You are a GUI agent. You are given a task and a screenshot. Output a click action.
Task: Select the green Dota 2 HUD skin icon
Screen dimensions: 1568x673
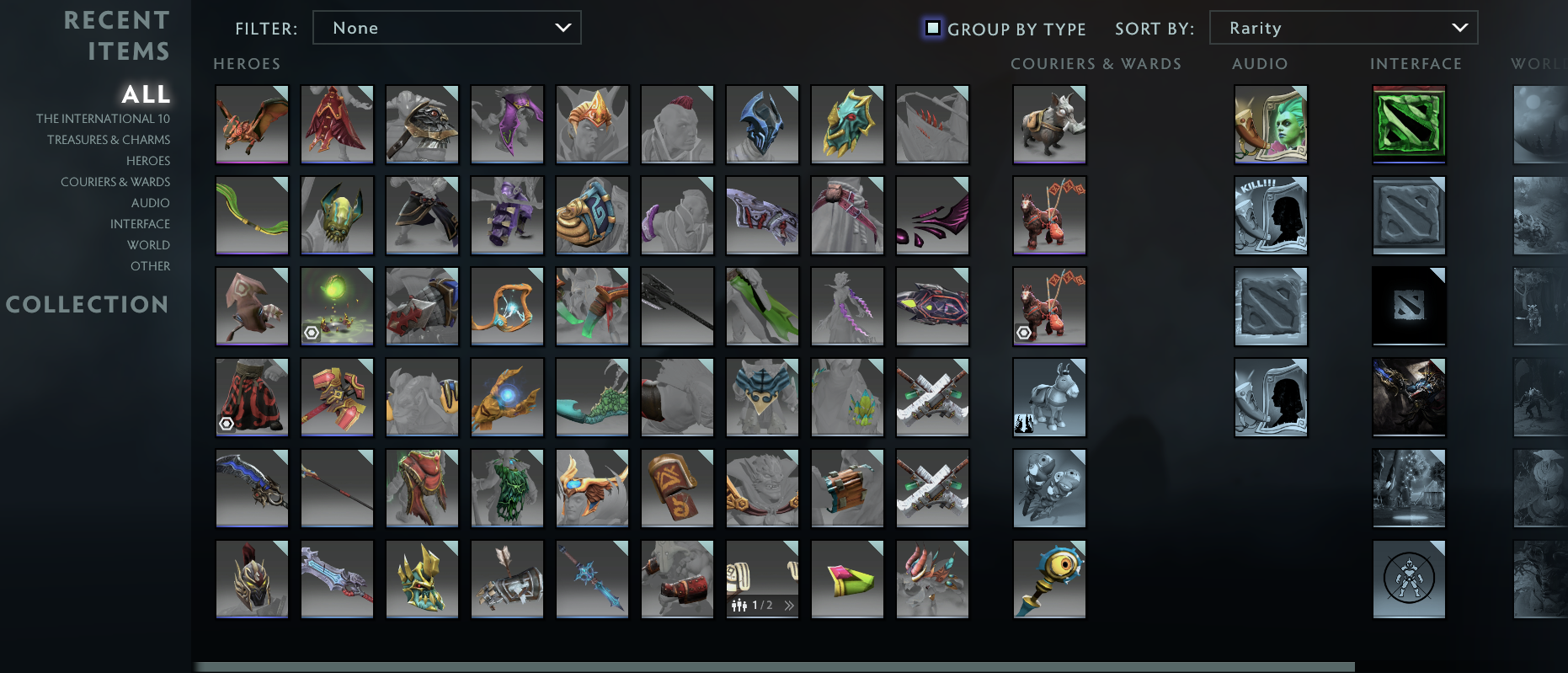coord(1409,125)
